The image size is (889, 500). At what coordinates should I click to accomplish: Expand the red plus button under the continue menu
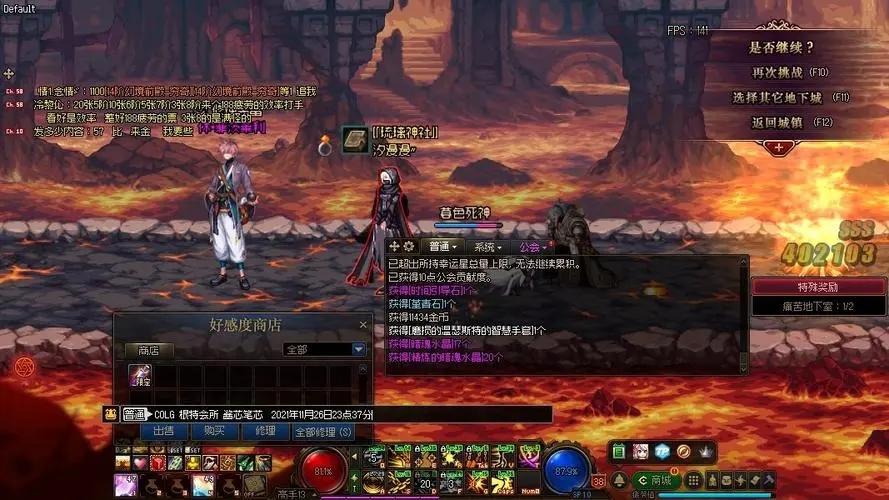(778, 146)
